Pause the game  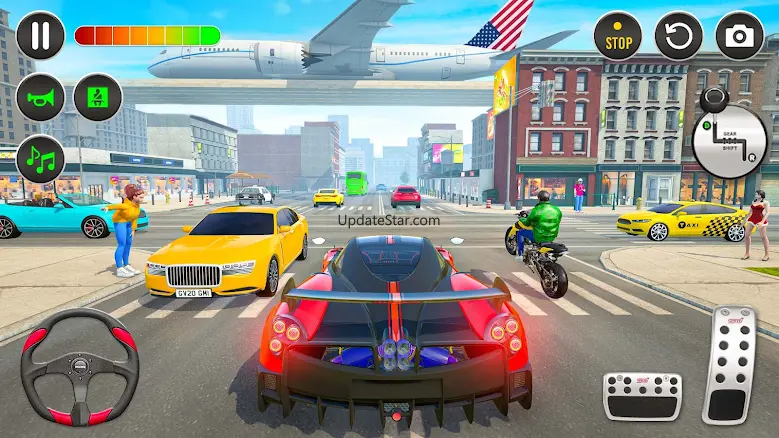coord(40,35)
